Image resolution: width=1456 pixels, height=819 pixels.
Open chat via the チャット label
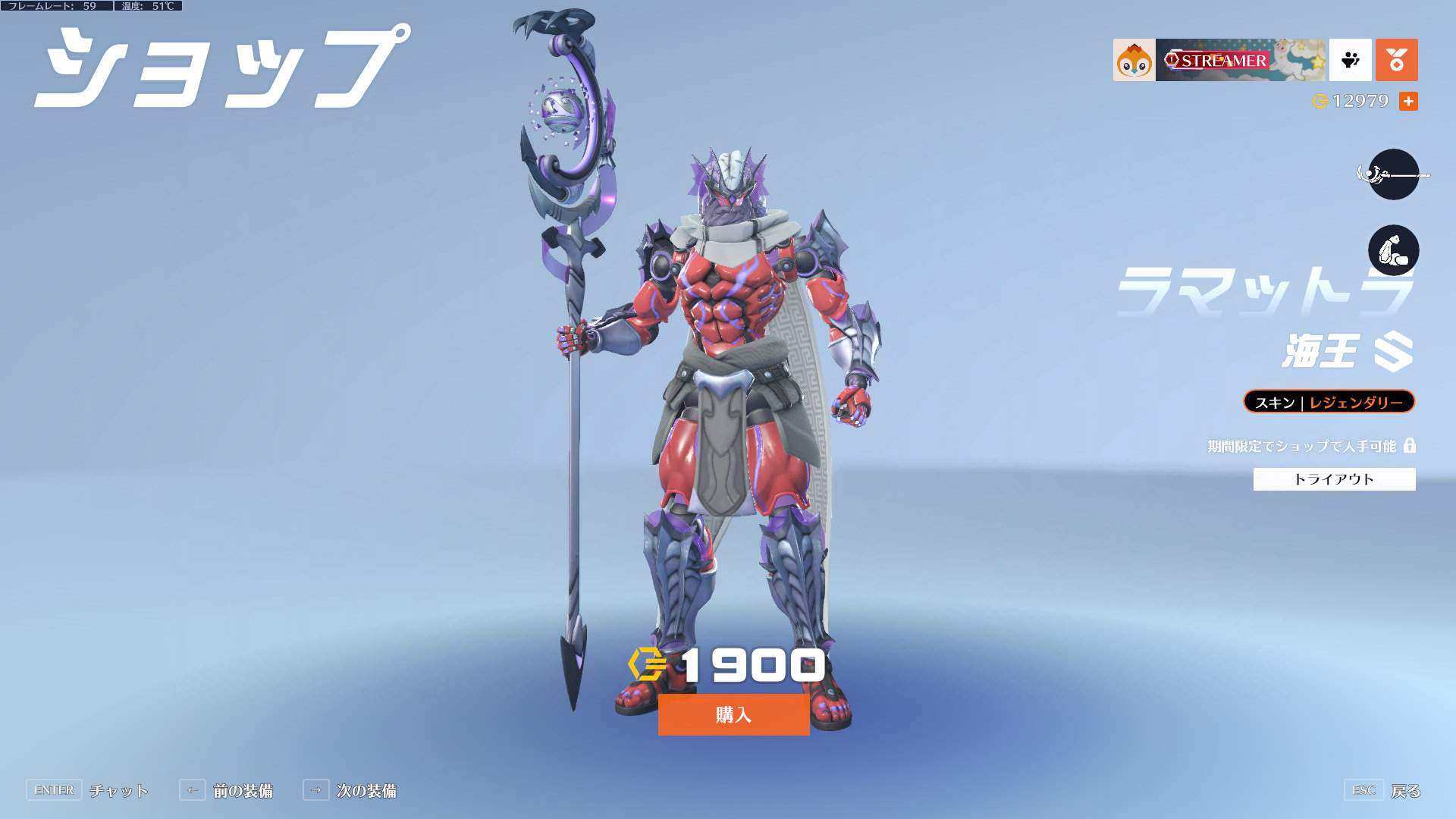[x=118, y=791]
